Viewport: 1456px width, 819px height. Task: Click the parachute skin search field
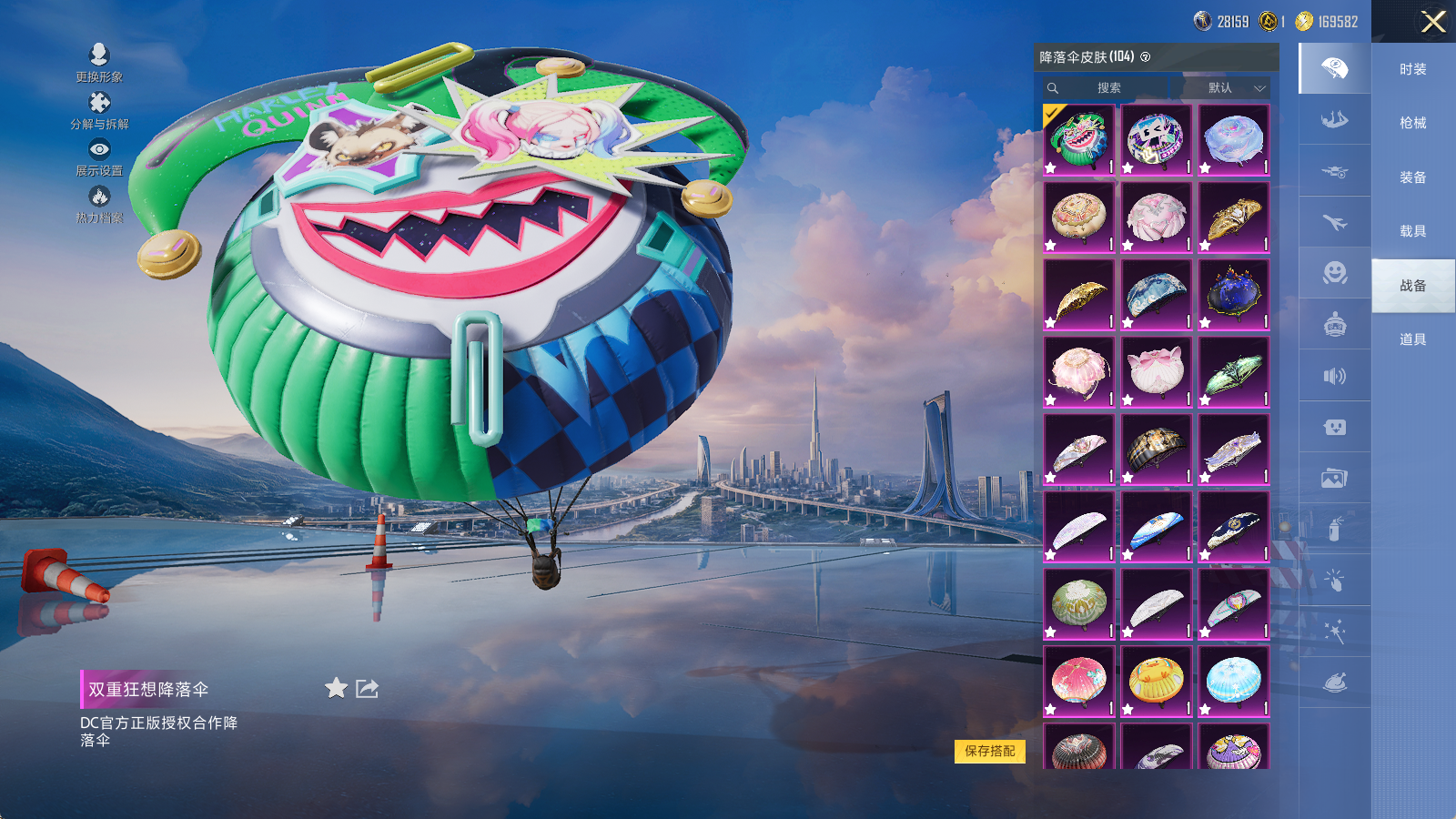1108,88
